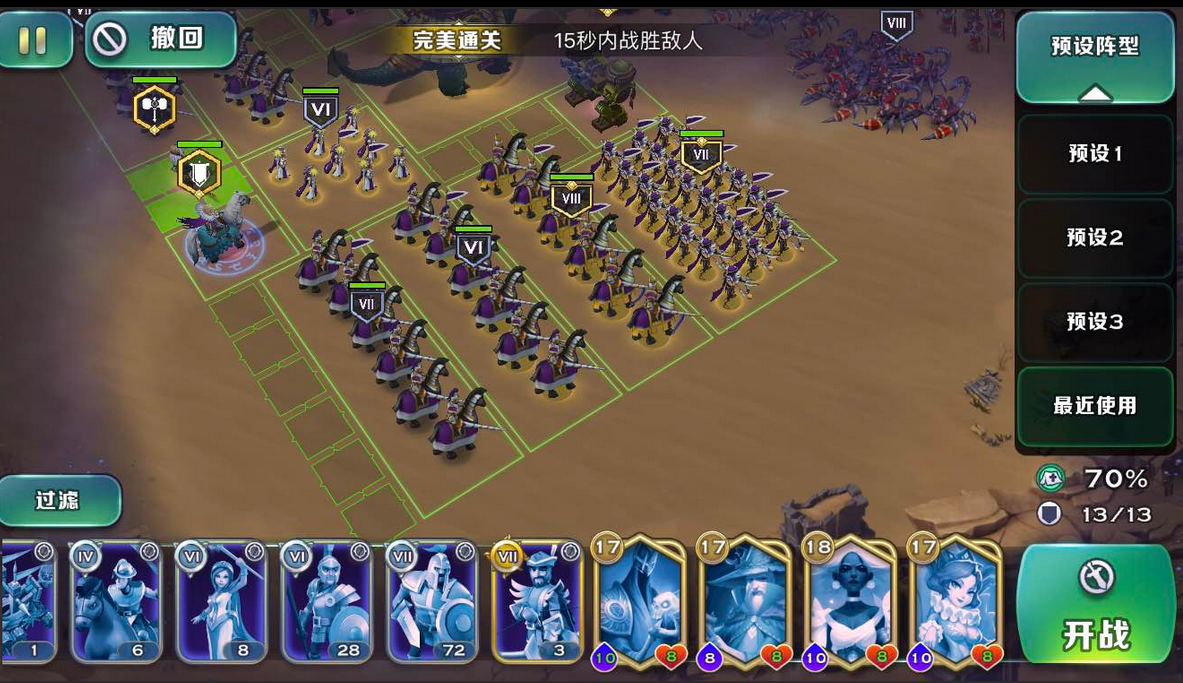Screen dimensions: 1183x683
Task: Choose the spearman card with count 28
Action: point(326,602)
